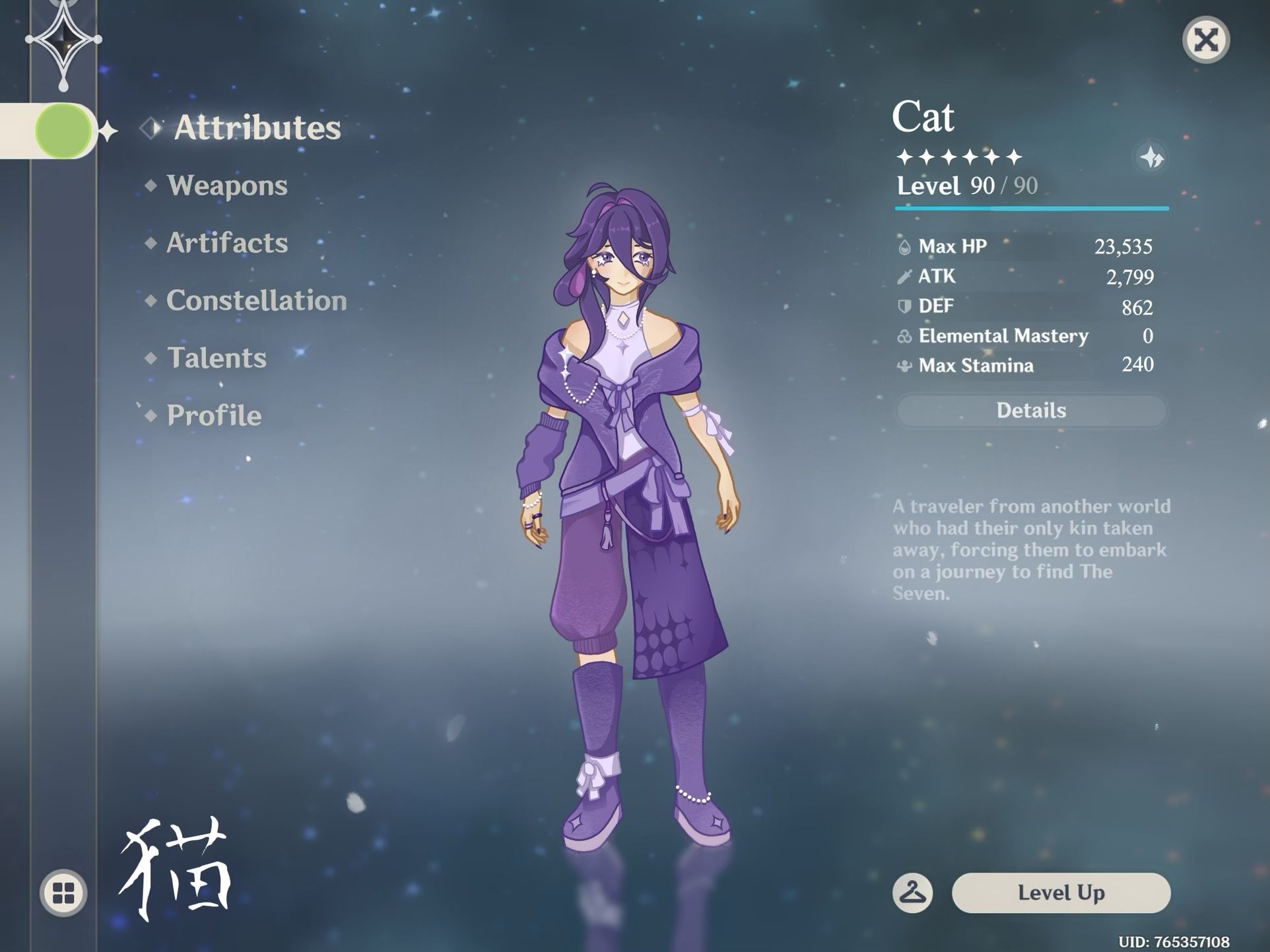Open the Details panel

pos(1031,410)
